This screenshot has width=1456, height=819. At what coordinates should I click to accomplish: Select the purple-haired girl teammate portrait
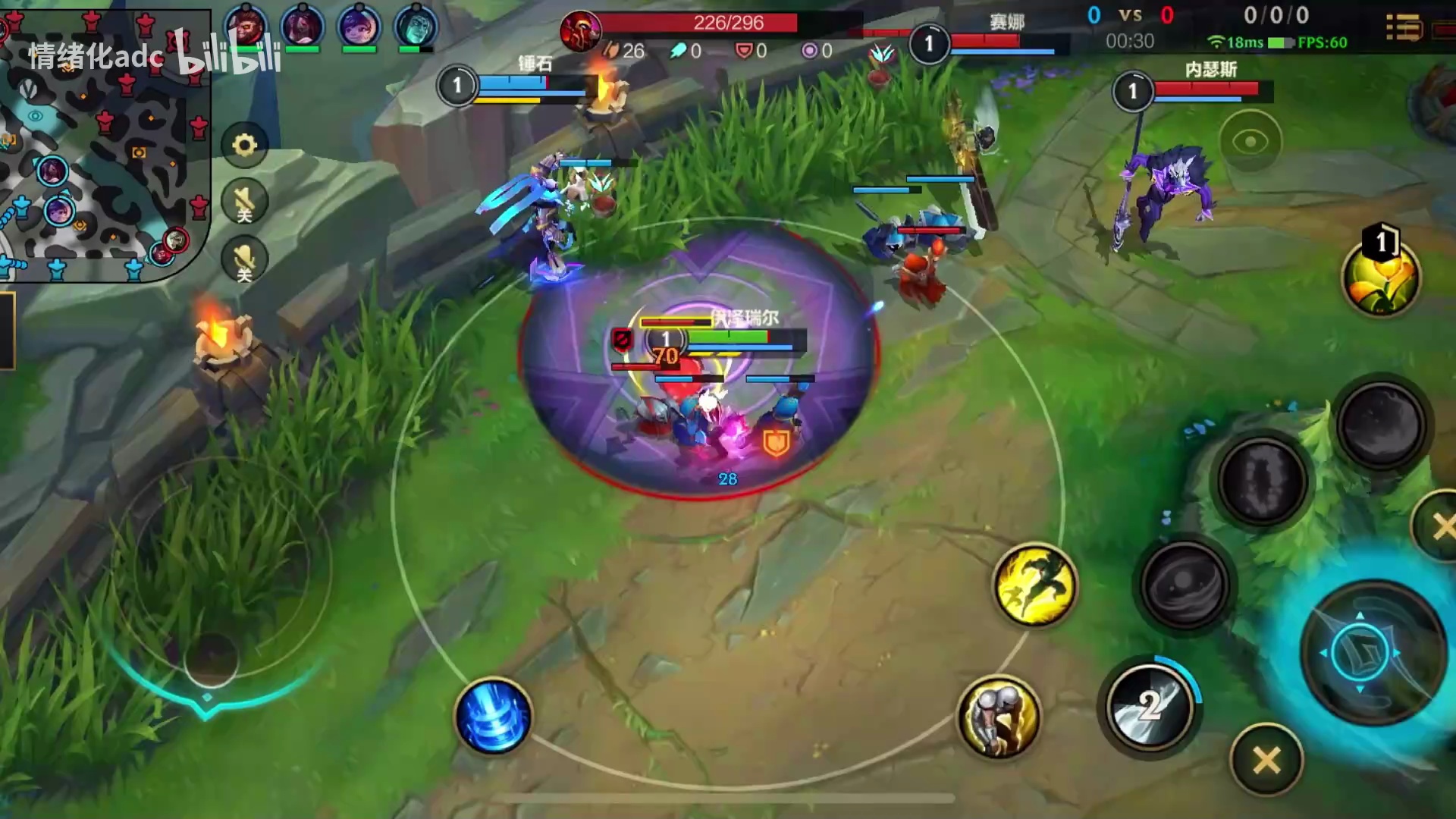[359, 26]
